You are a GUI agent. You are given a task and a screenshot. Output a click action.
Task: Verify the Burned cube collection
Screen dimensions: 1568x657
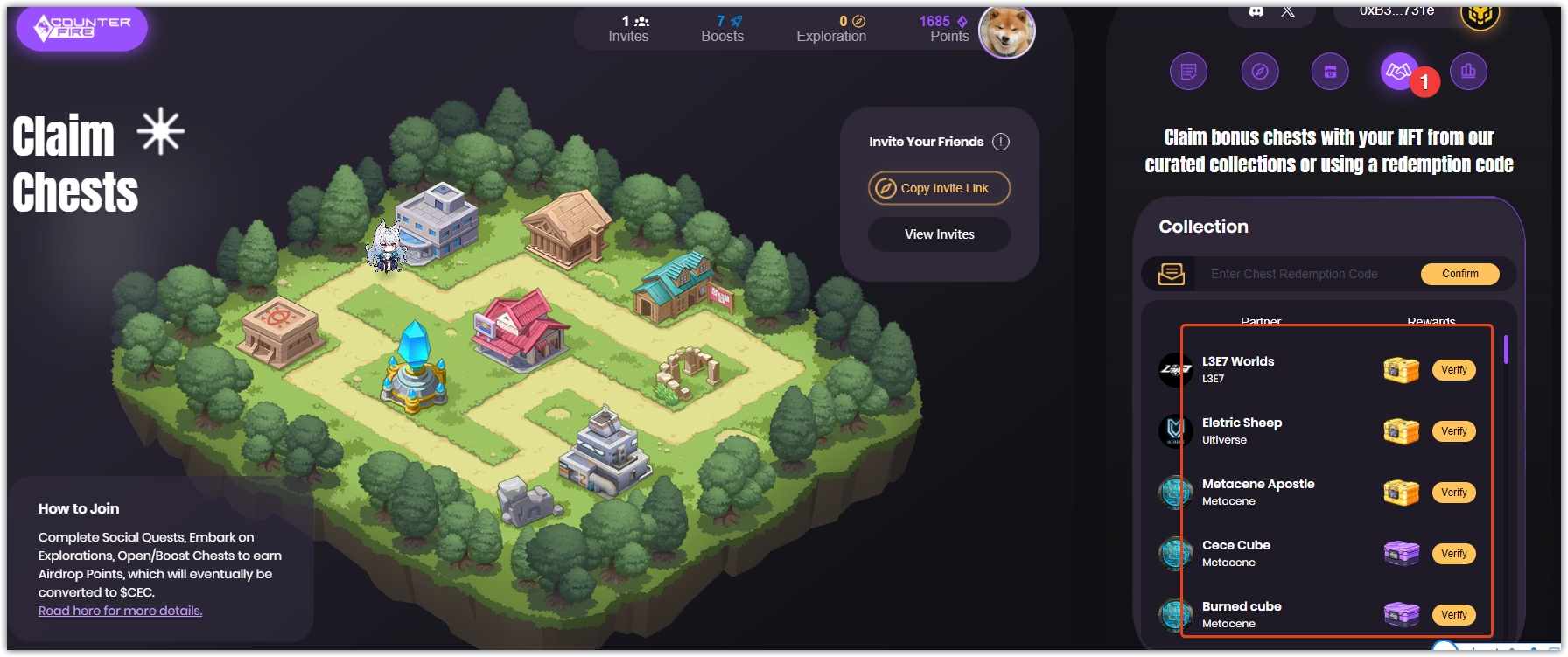[x=1453, y=615]
